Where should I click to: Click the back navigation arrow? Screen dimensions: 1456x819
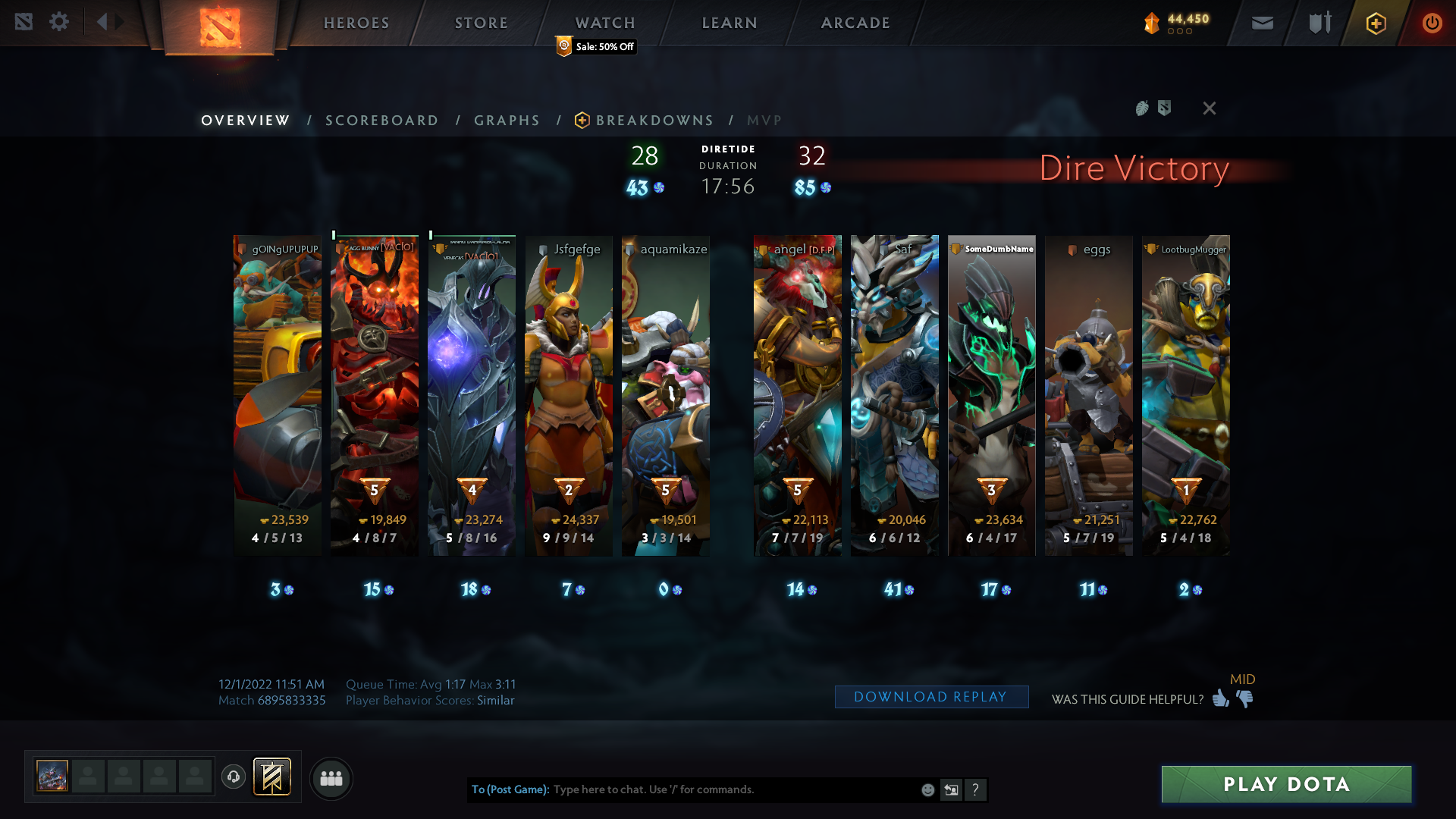(103, 21)
